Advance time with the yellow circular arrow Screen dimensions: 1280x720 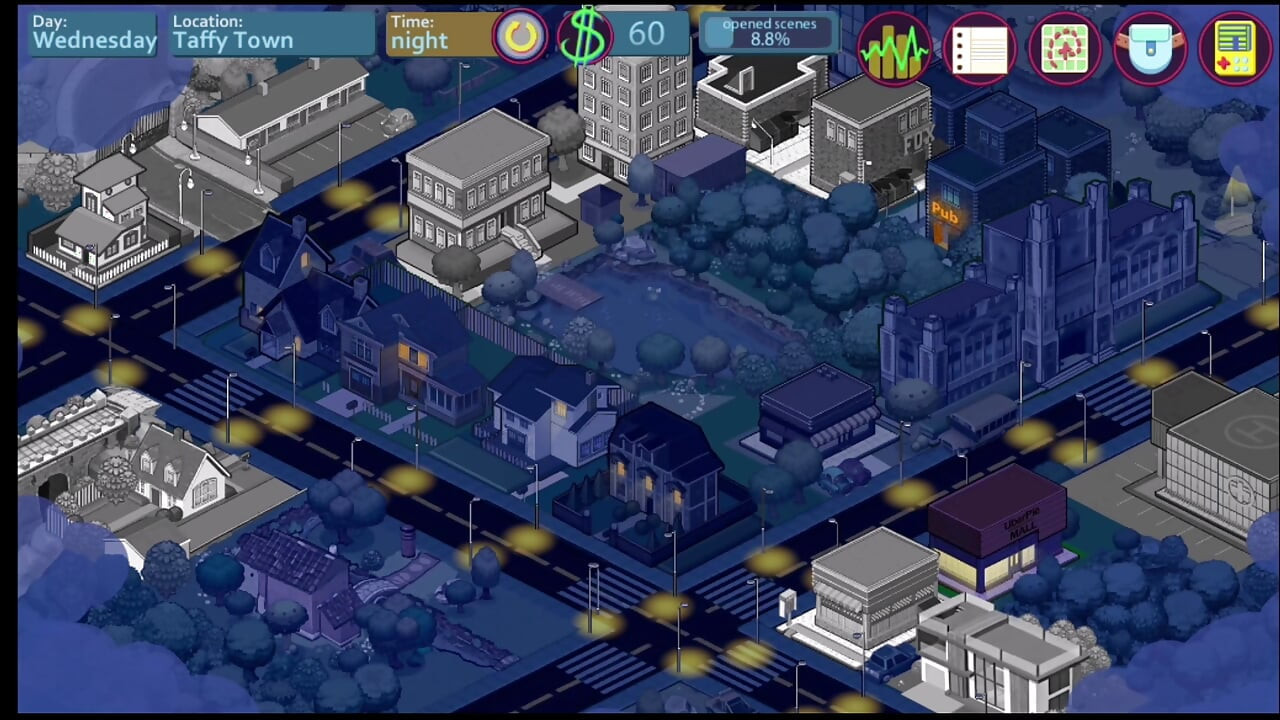tap(520, 38)
